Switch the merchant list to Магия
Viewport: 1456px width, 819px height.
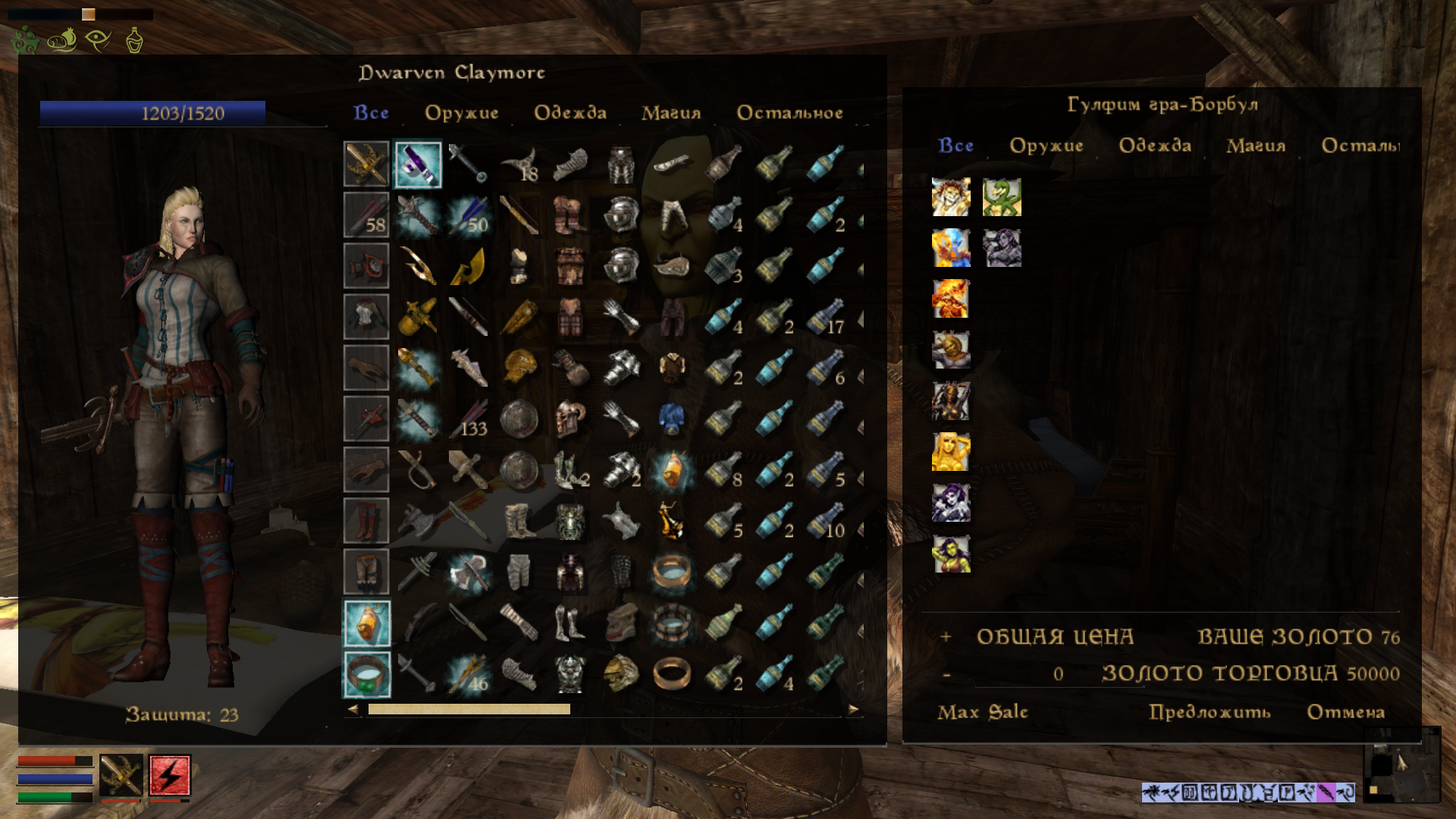pyautogui.click(x=1256, y=146)
